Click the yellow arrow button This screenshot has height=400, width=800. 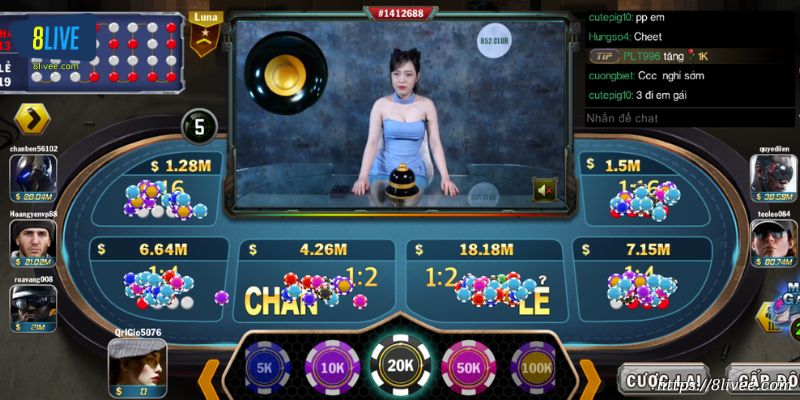pyautogui.click(x=32, y=120)
